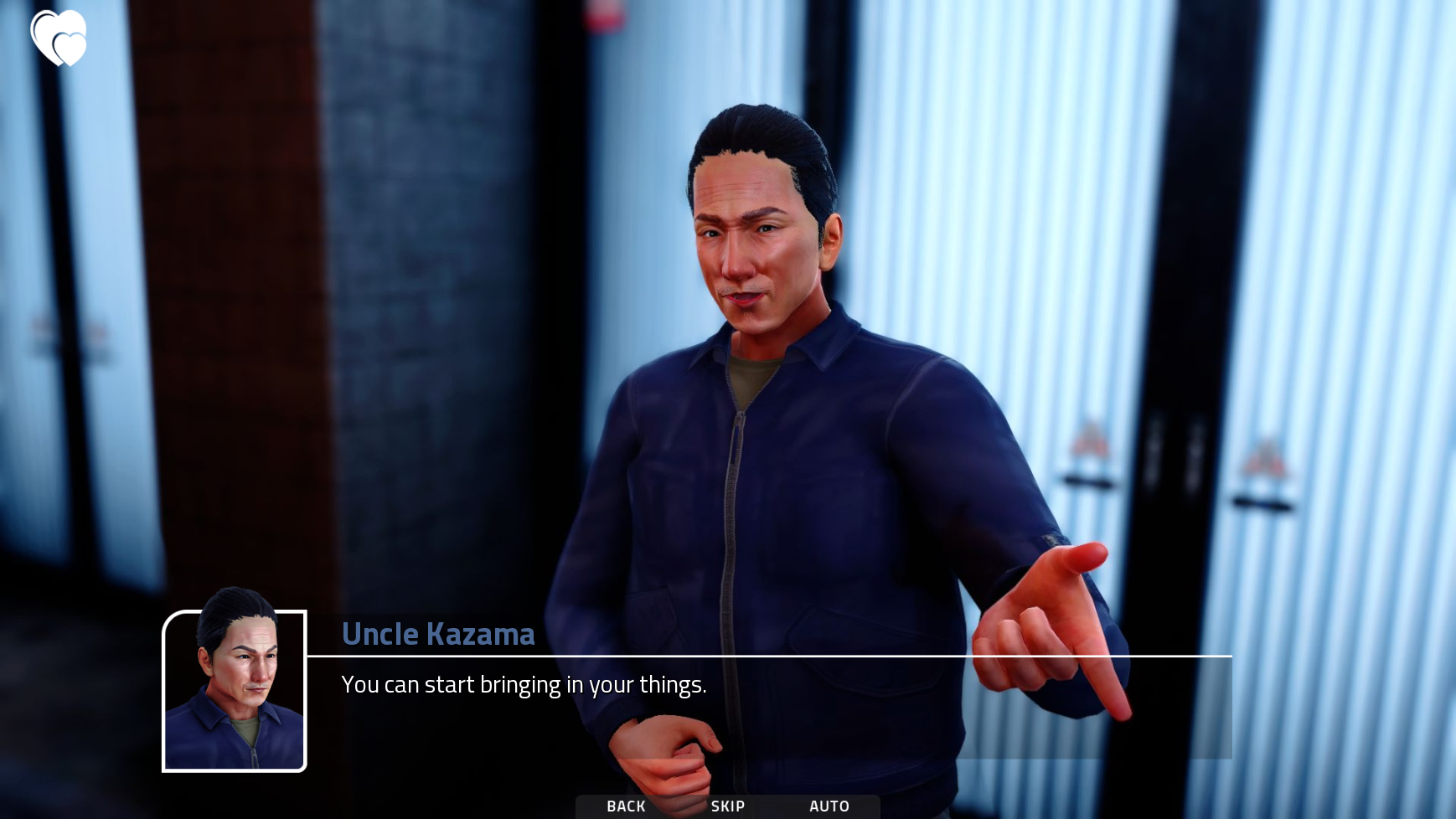Advance the Uncle Kazama dialogue text
The width and height of the screenshot is (1456, 819).
click(x=524, y=685)
